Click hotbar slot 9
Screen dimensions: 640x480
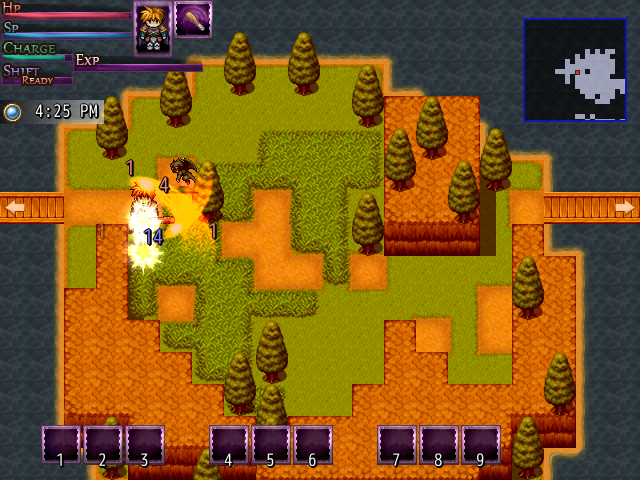[481, 445]
